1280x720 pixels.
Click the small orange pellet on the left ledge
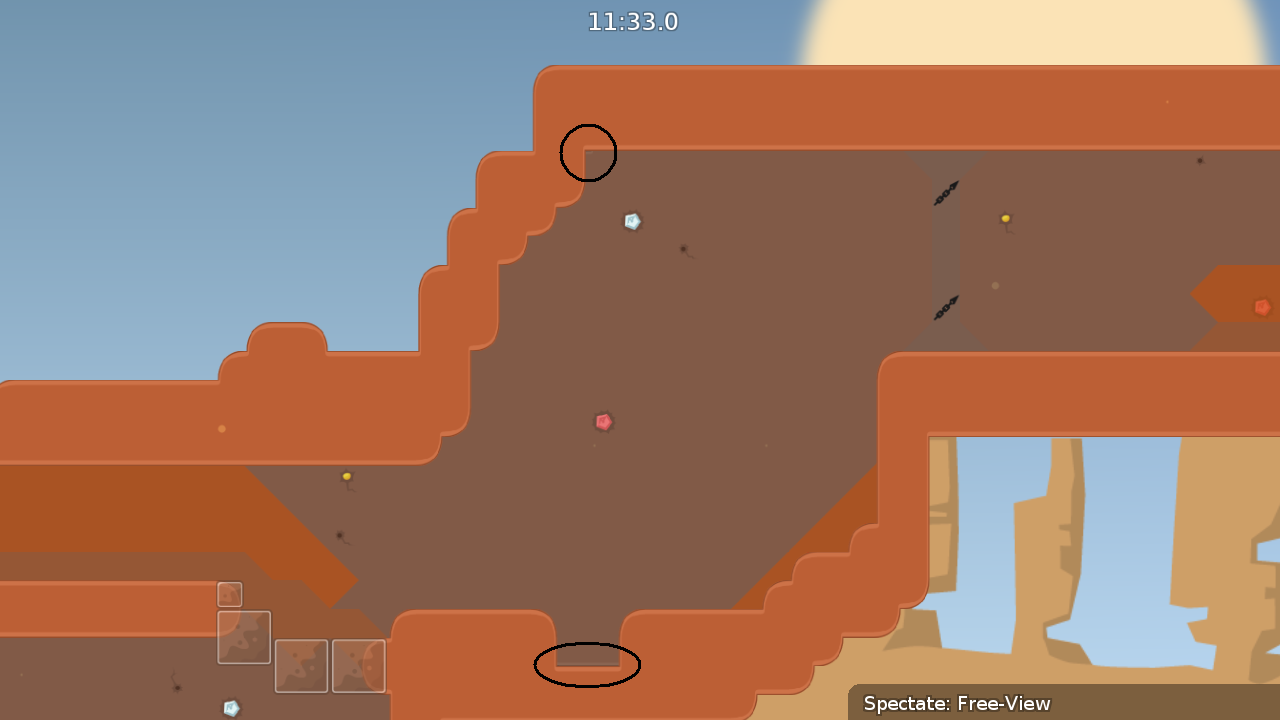tap(222, 427)
